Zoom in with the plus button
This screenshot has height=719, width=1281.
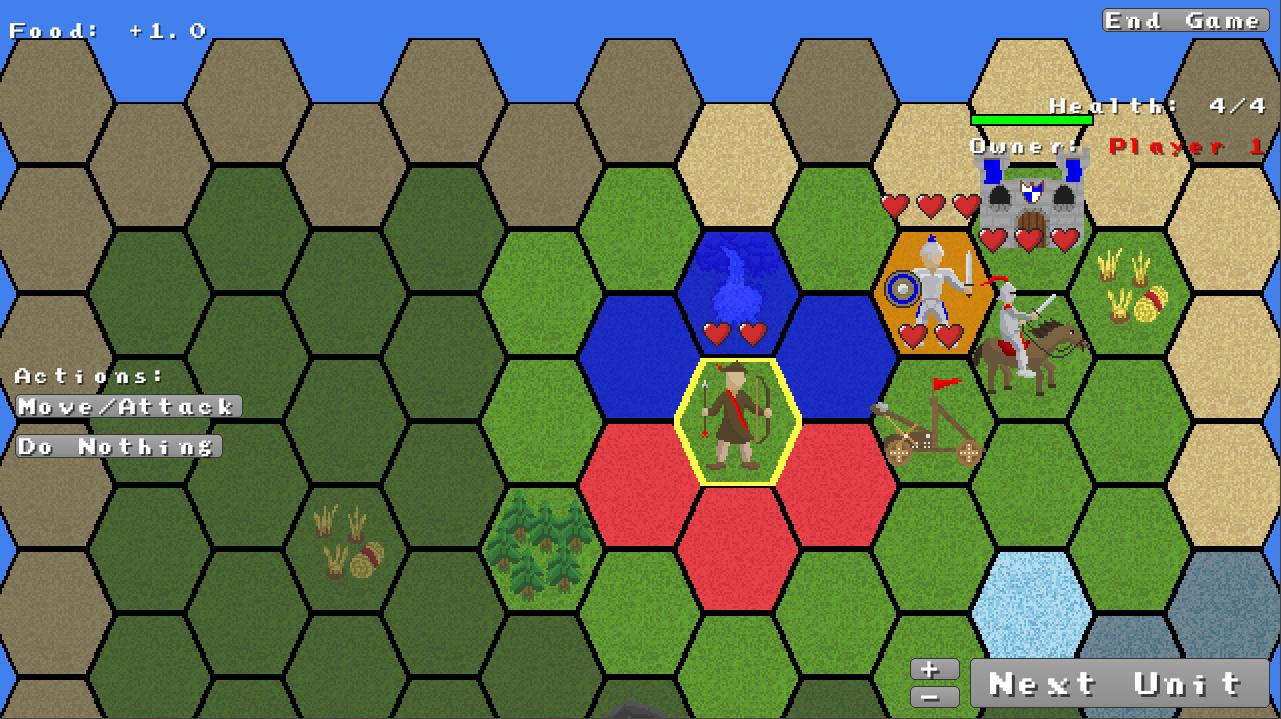(x=934, y=669)
